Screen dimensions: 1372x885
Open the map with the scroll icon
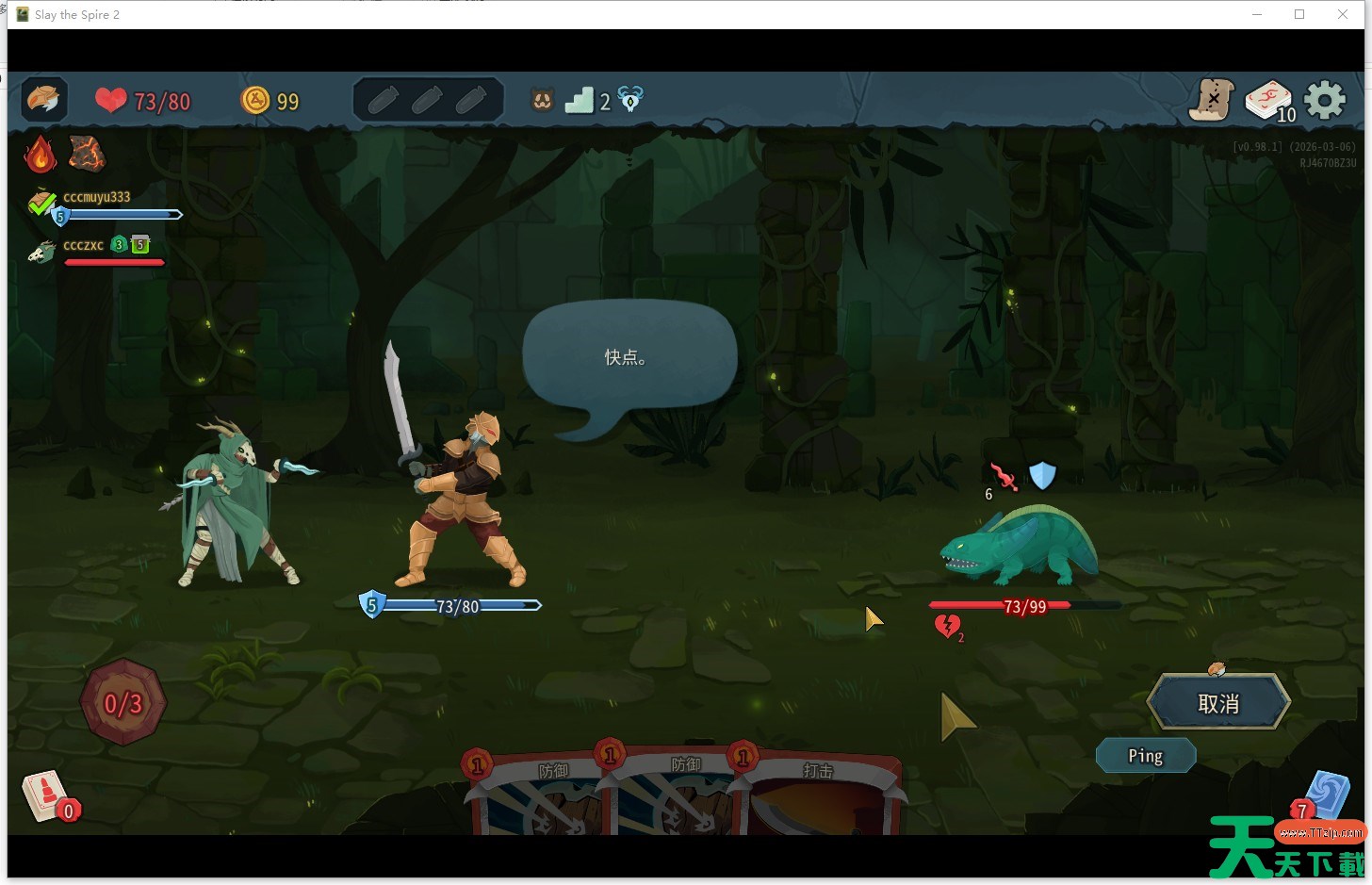1211,100
